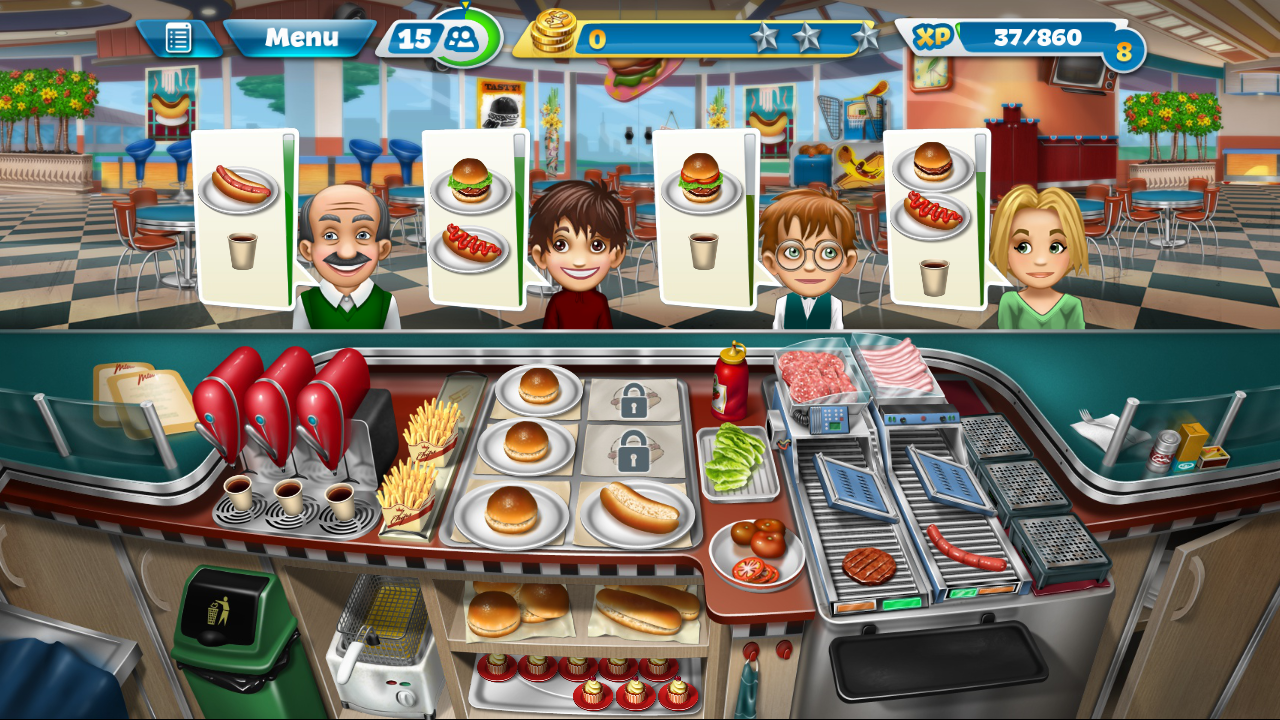
Task: Select the lettuce tray
Action: 737,461
